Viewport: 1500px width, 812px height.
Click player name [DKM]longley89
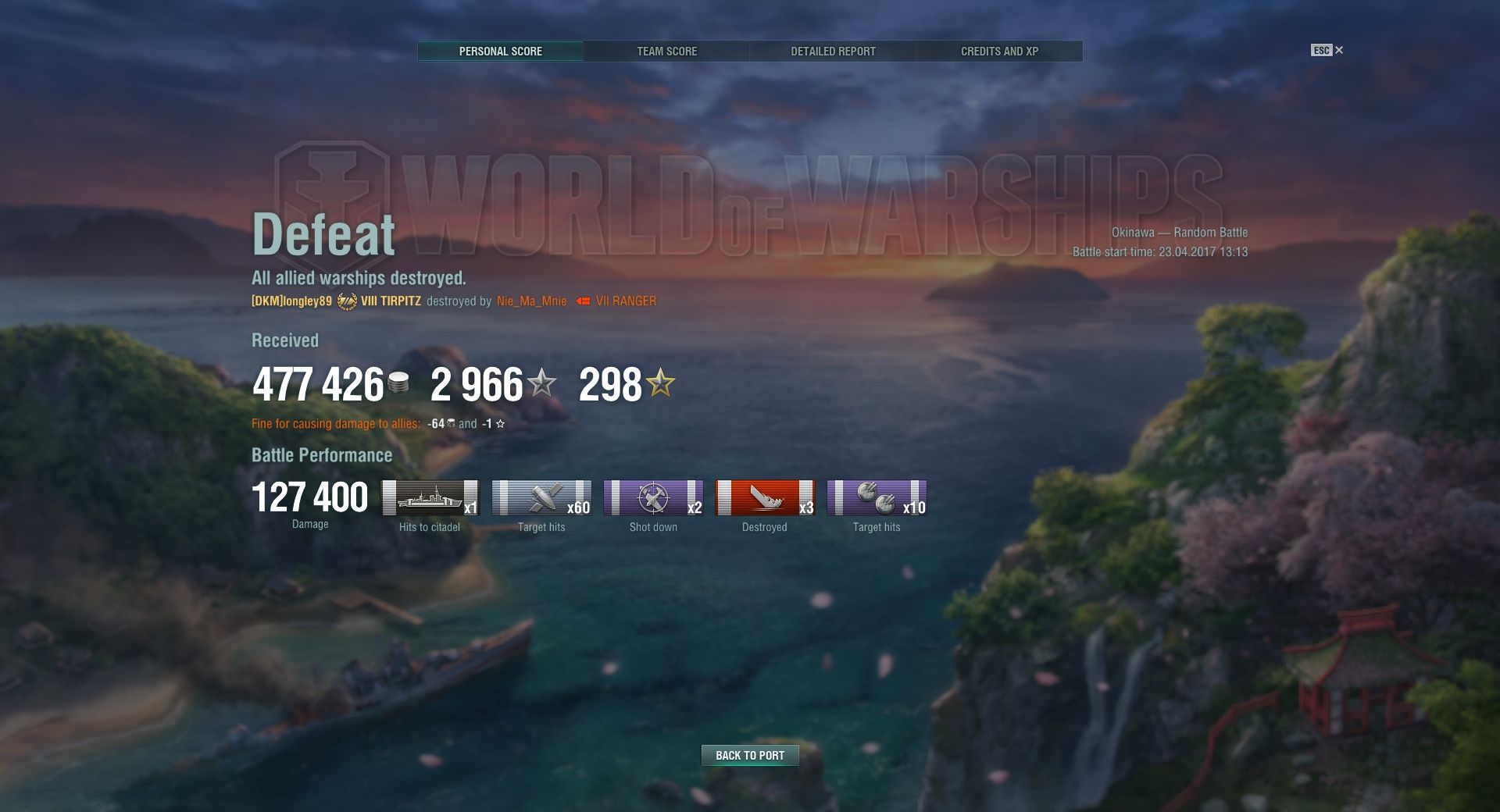(x=291, y=301)
